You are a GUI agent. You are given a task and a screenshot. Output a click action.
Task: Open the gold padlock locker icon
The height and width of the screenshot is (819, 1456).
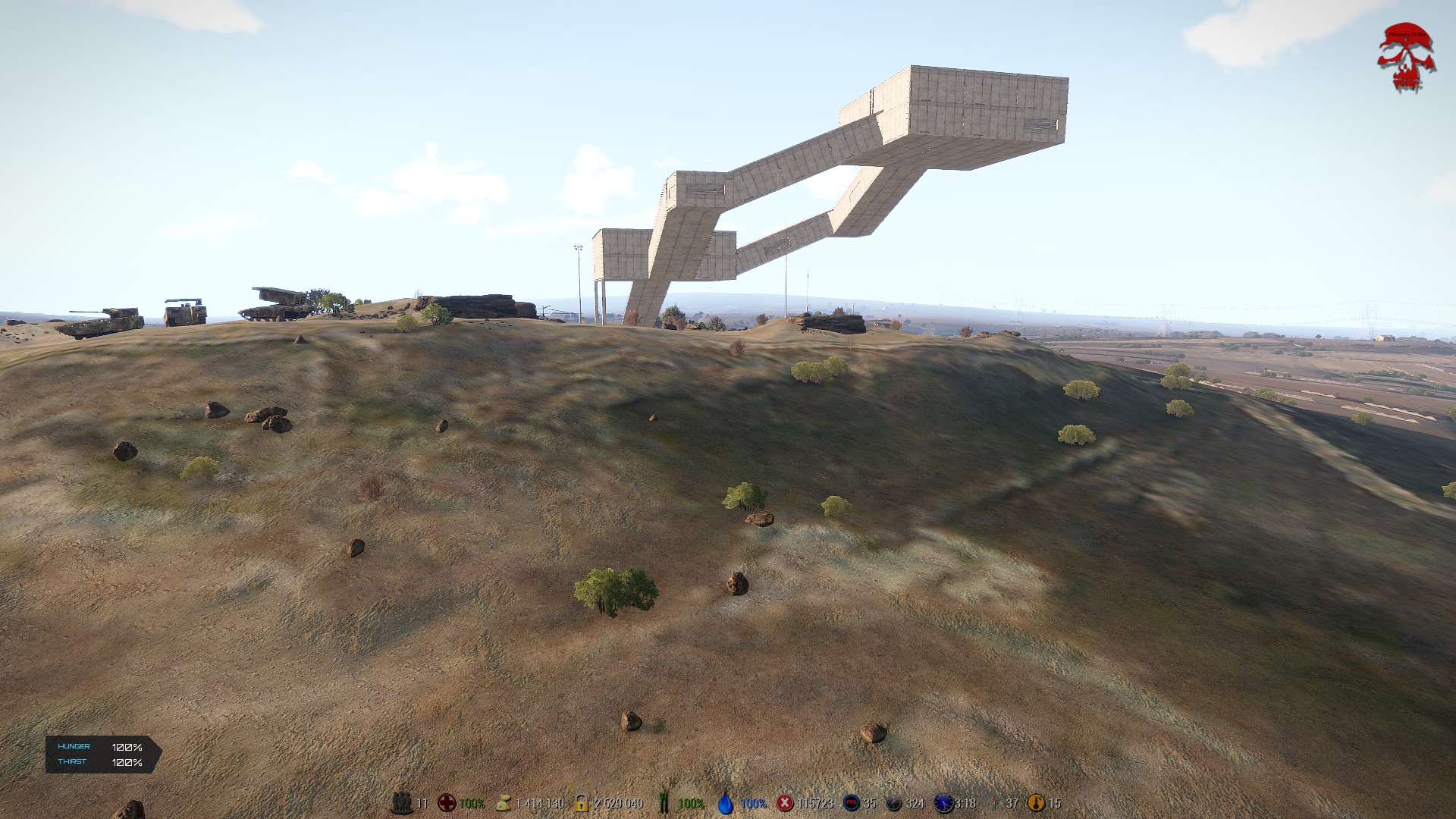pos(582,802)
